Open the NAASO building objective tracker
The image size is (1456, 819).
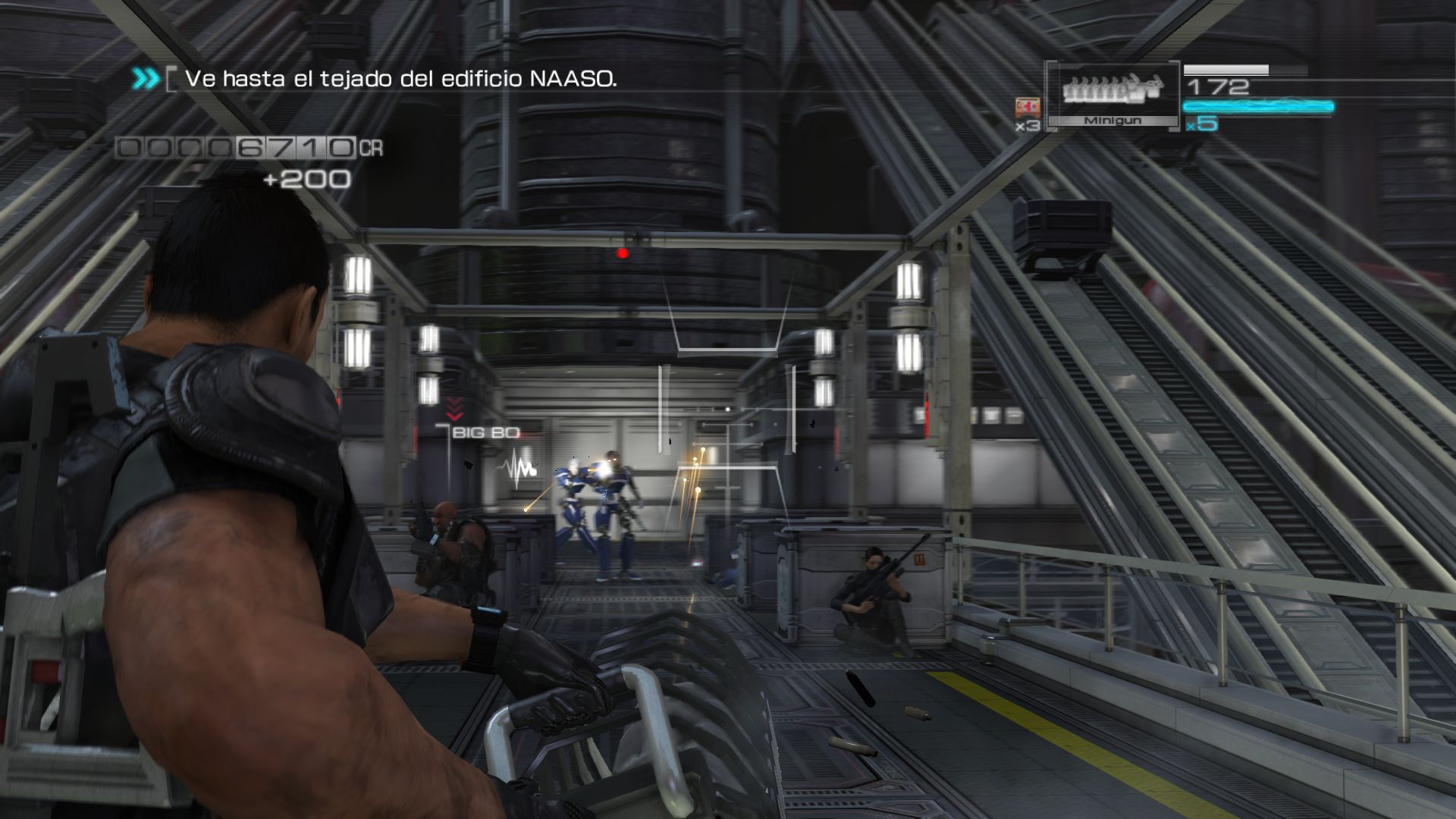400,79
